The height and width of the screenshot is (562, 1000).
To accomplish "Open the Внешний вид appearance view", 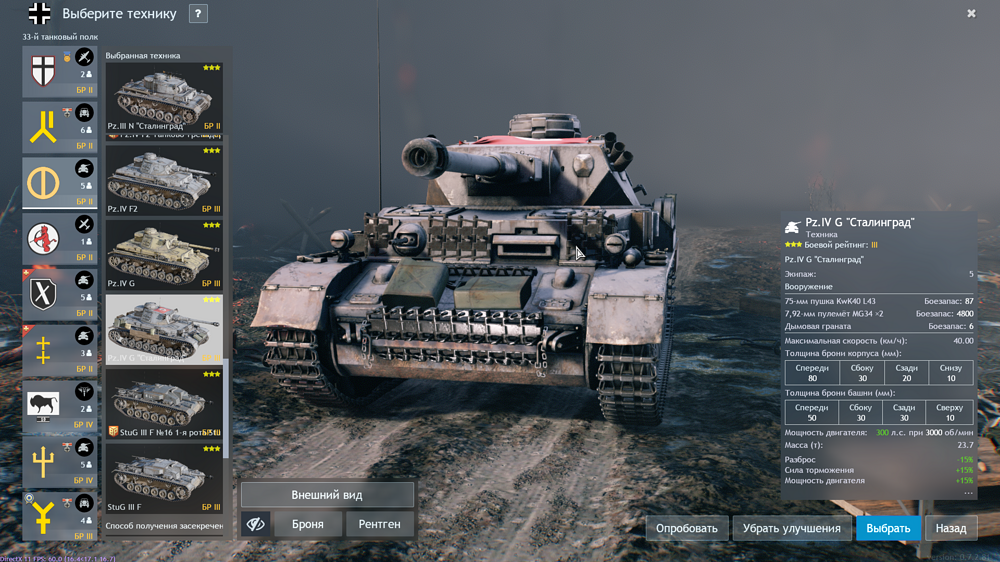I will tap(327, 495).
